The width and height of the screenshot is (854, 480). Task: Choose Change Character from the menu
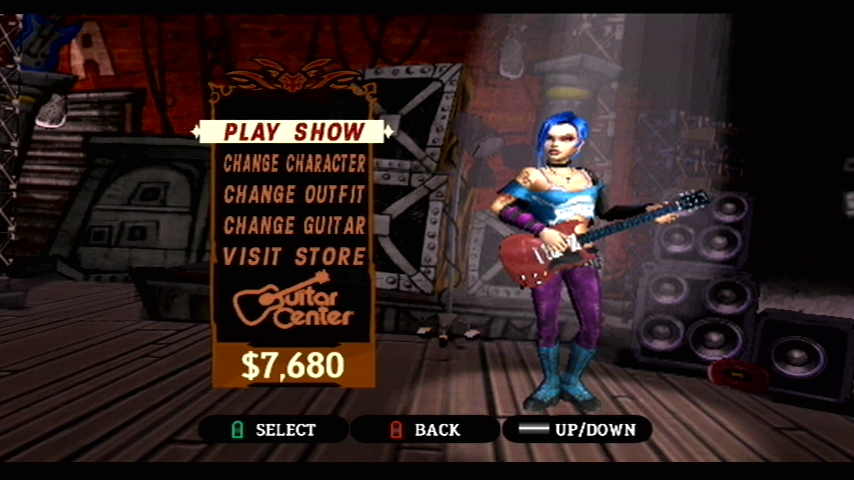point(294,163)
